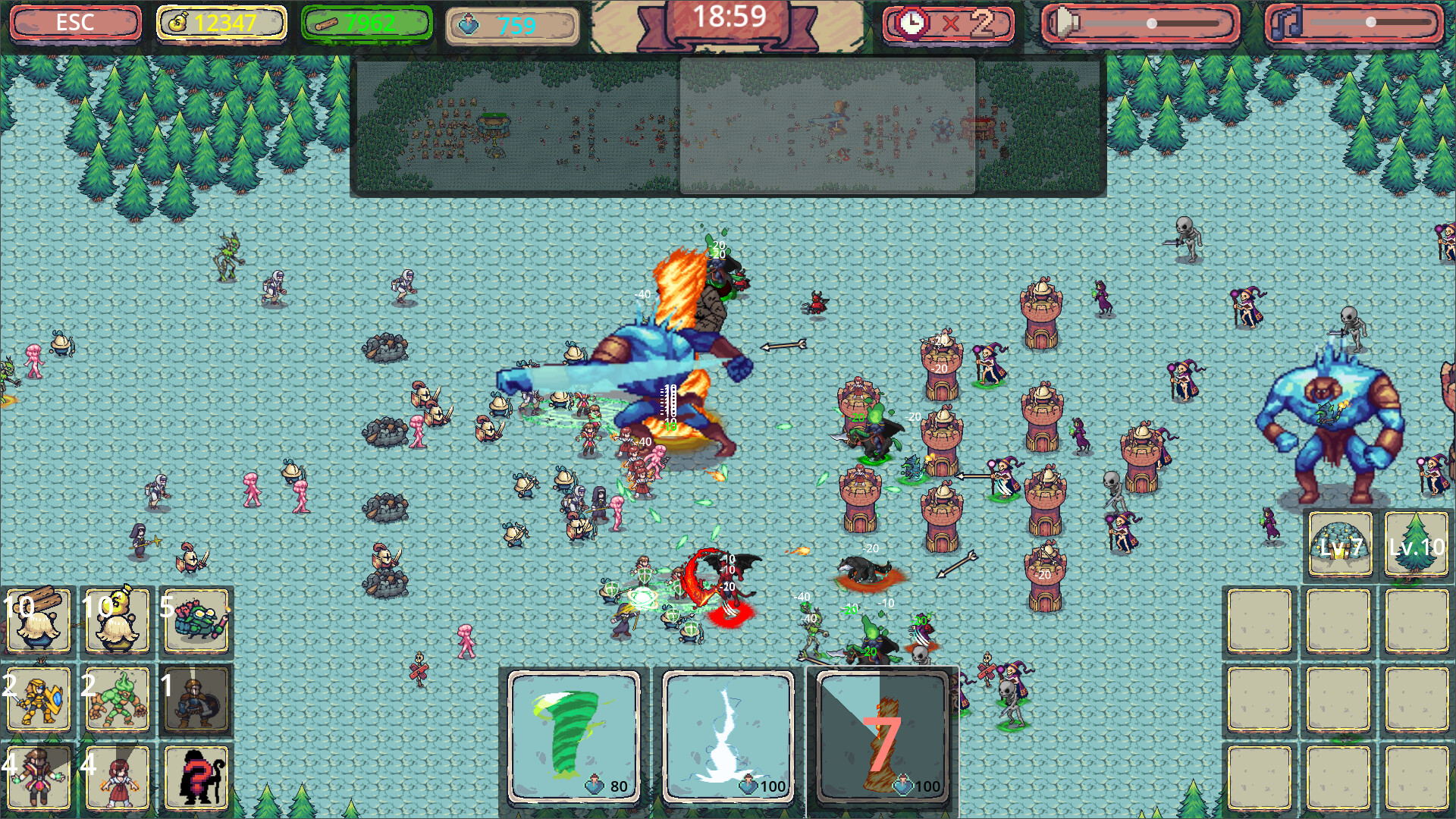Click the minimap overview panel
The height and width of the screenshot is (819, 1456).
[728, 125]
